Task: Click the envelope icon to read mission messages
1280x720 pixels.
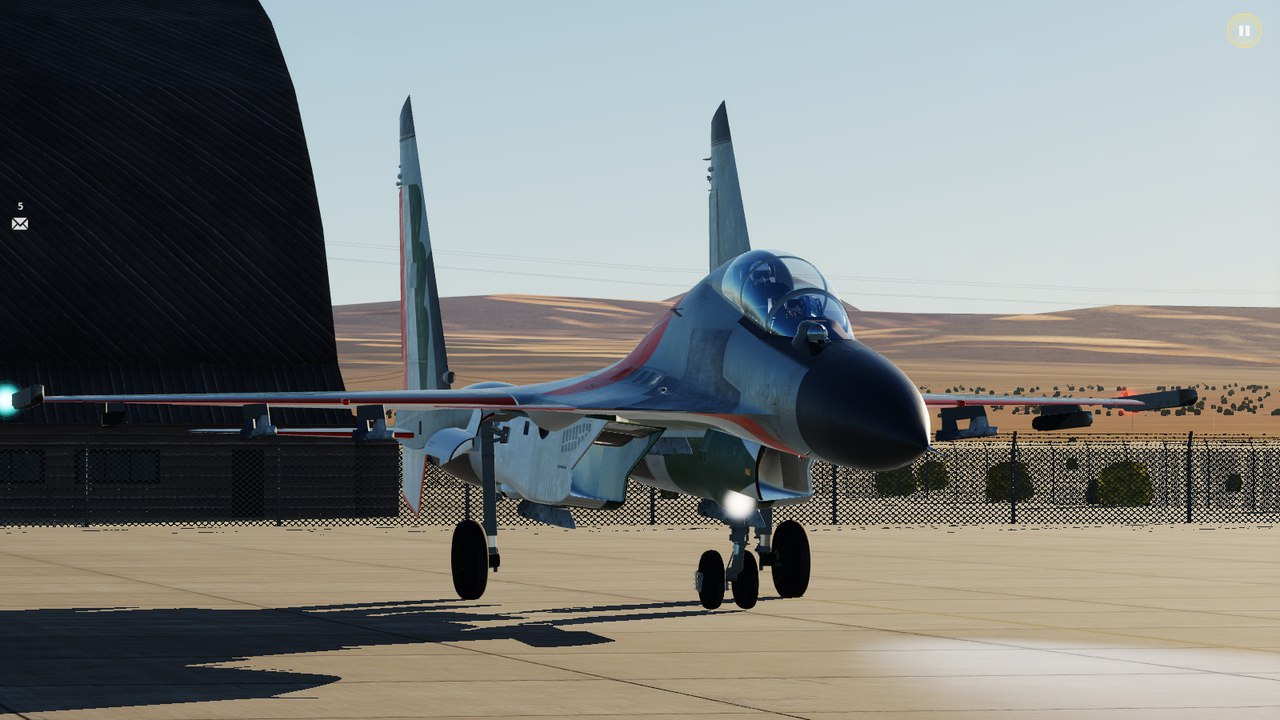Action: point(19,222)
